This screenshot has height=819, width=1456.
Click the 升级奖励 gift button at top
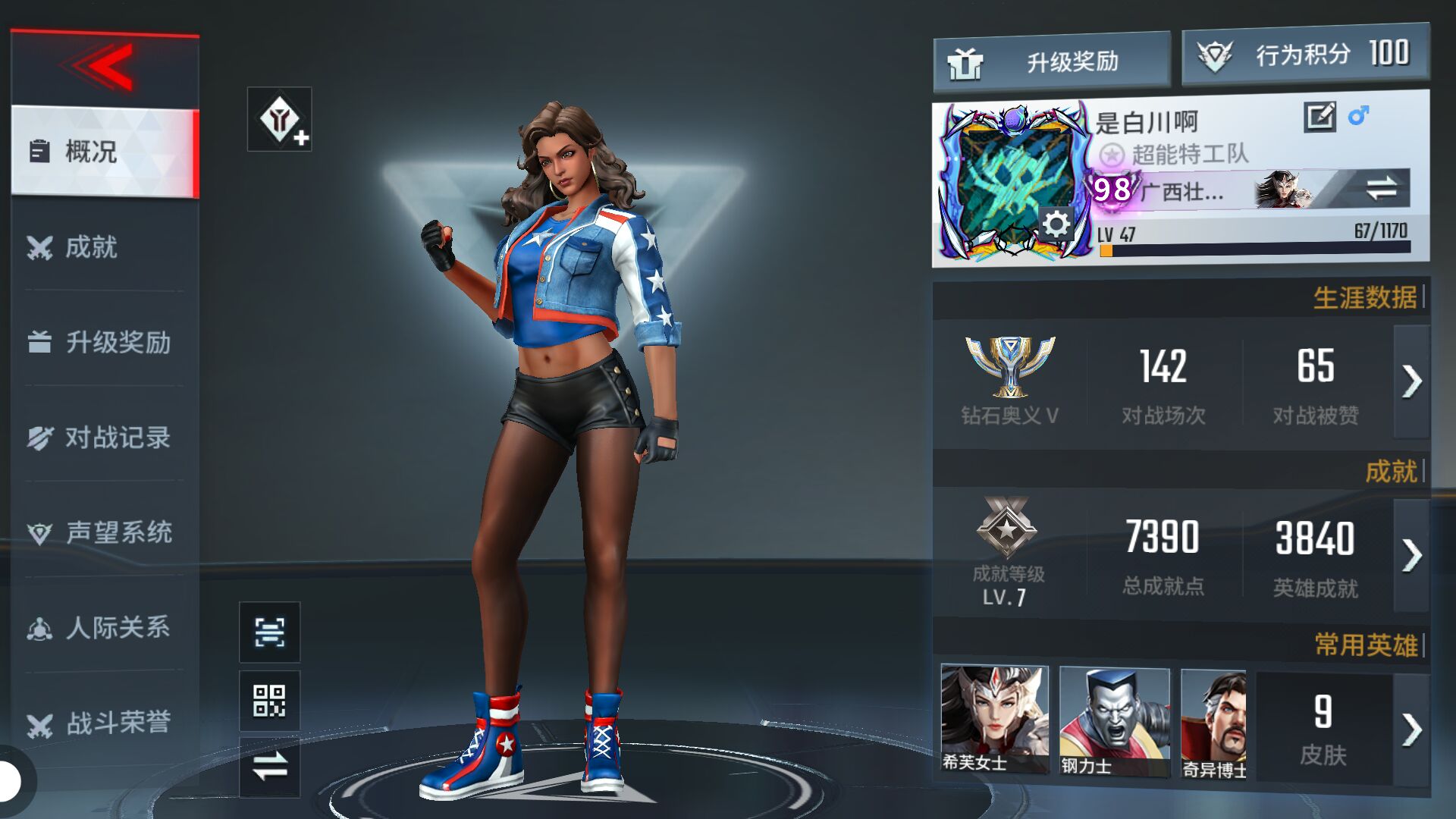[1051, 61]
